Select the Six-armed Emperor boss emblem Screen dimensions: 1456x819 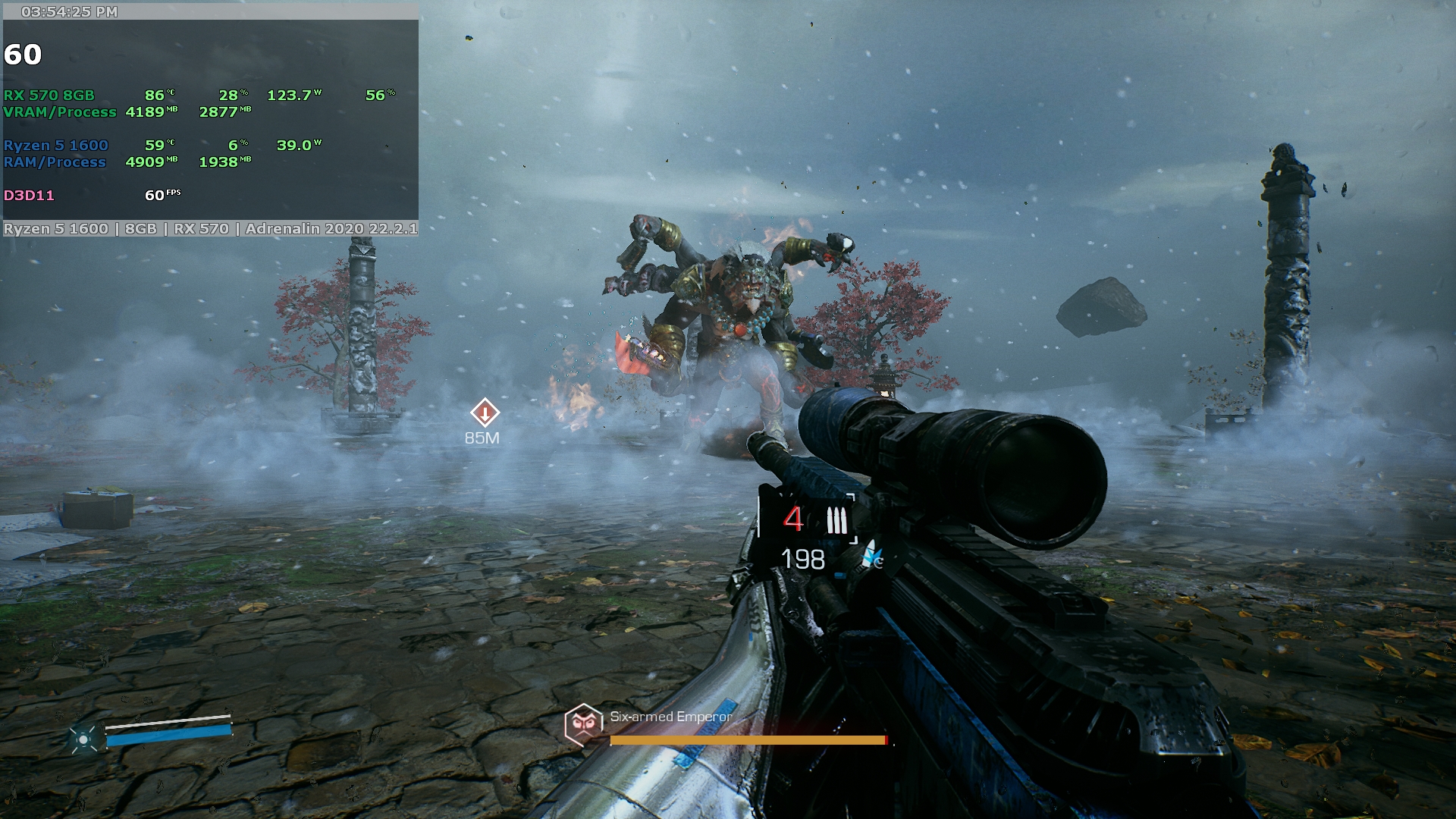click(x=583, y=724)
